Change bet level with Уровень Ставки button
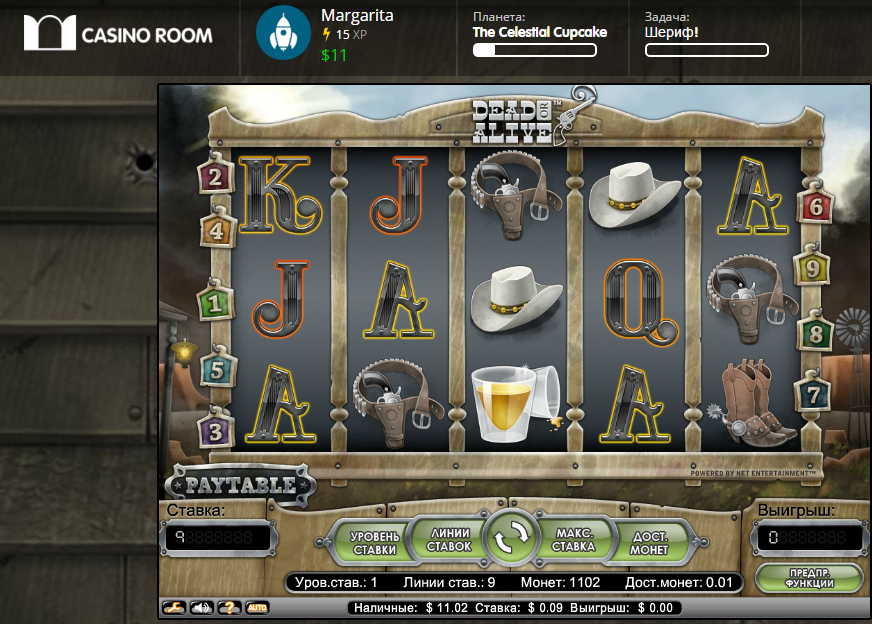 pyautogui.click(x=372, y=541)
